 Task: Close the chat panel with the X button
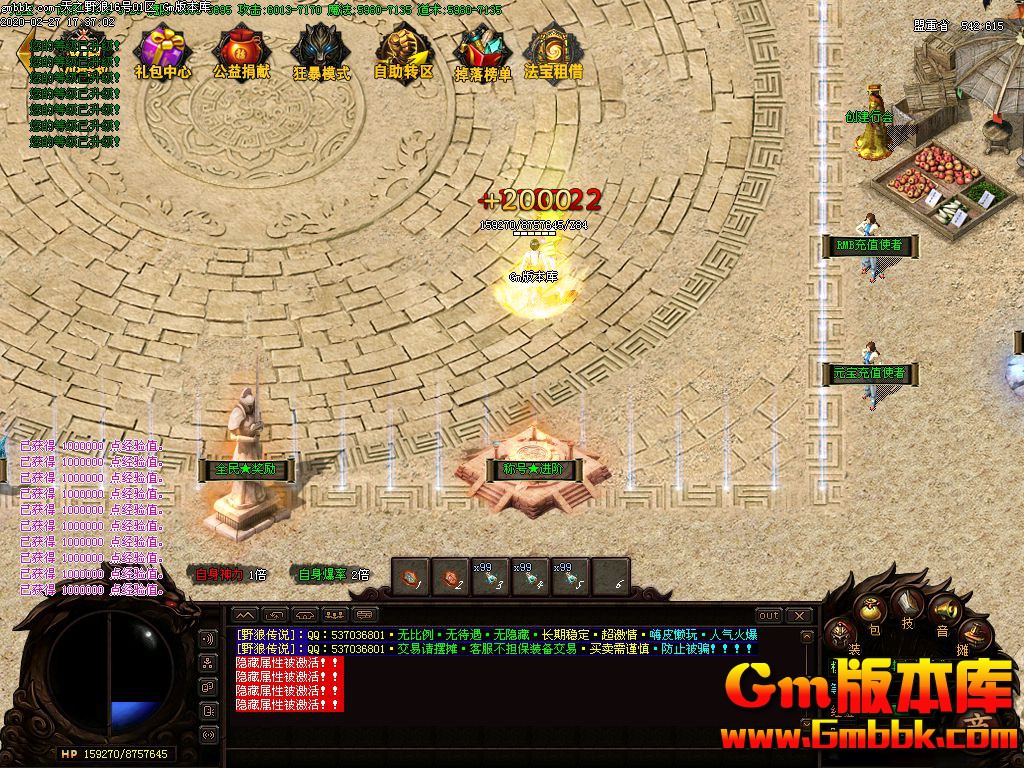(x=798, y=615)
